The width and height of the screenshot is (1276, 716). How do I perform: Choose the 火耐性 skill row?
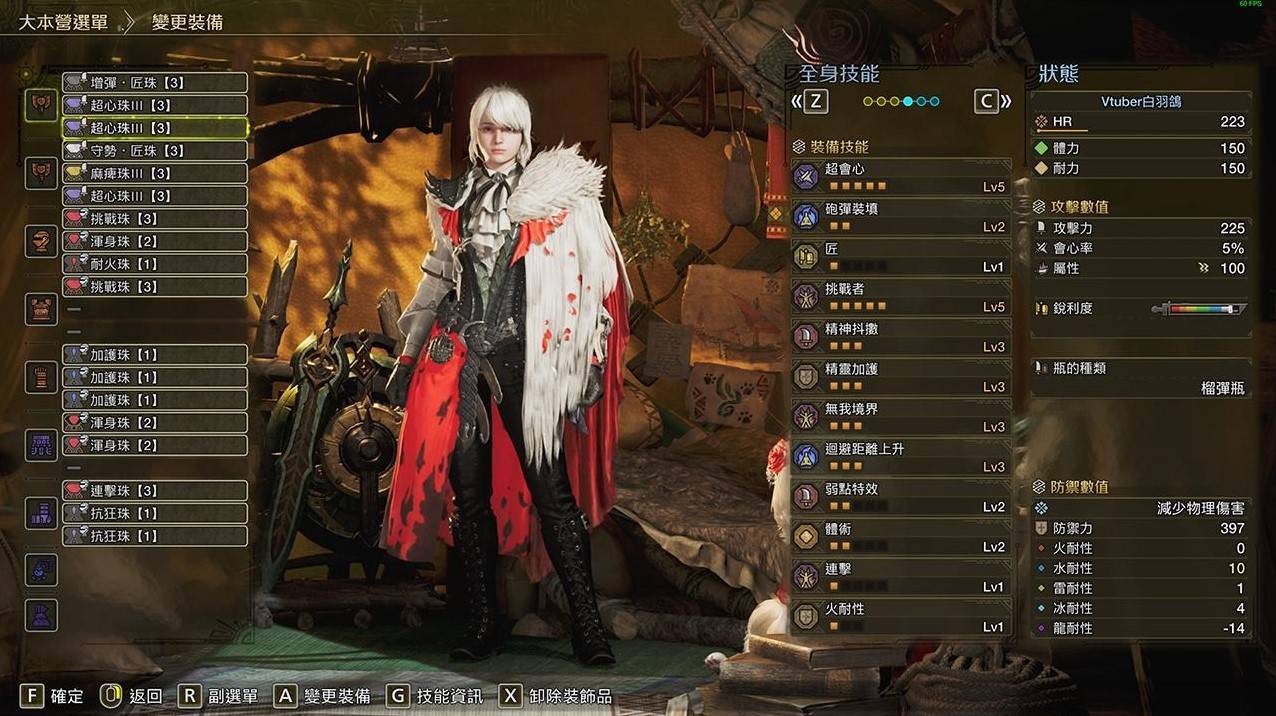[x=900, y=617]
